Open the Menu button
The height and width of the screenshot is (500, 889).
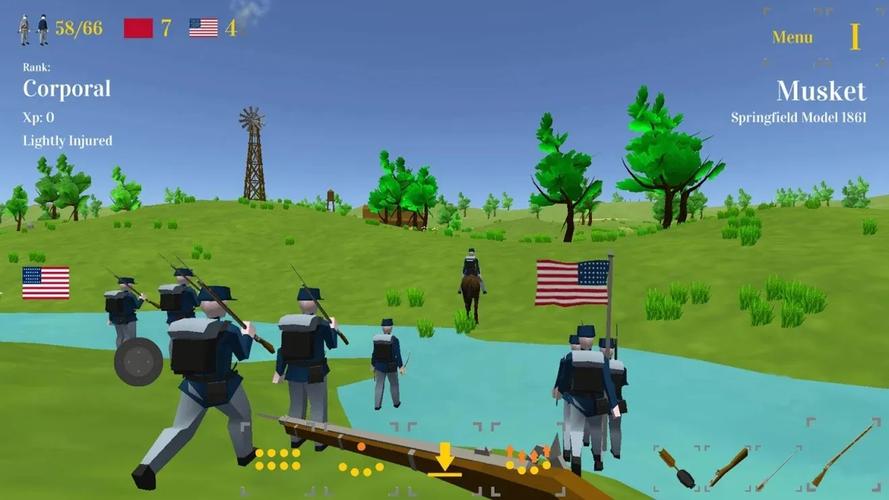pyautogui.click(x=792, y=37)
